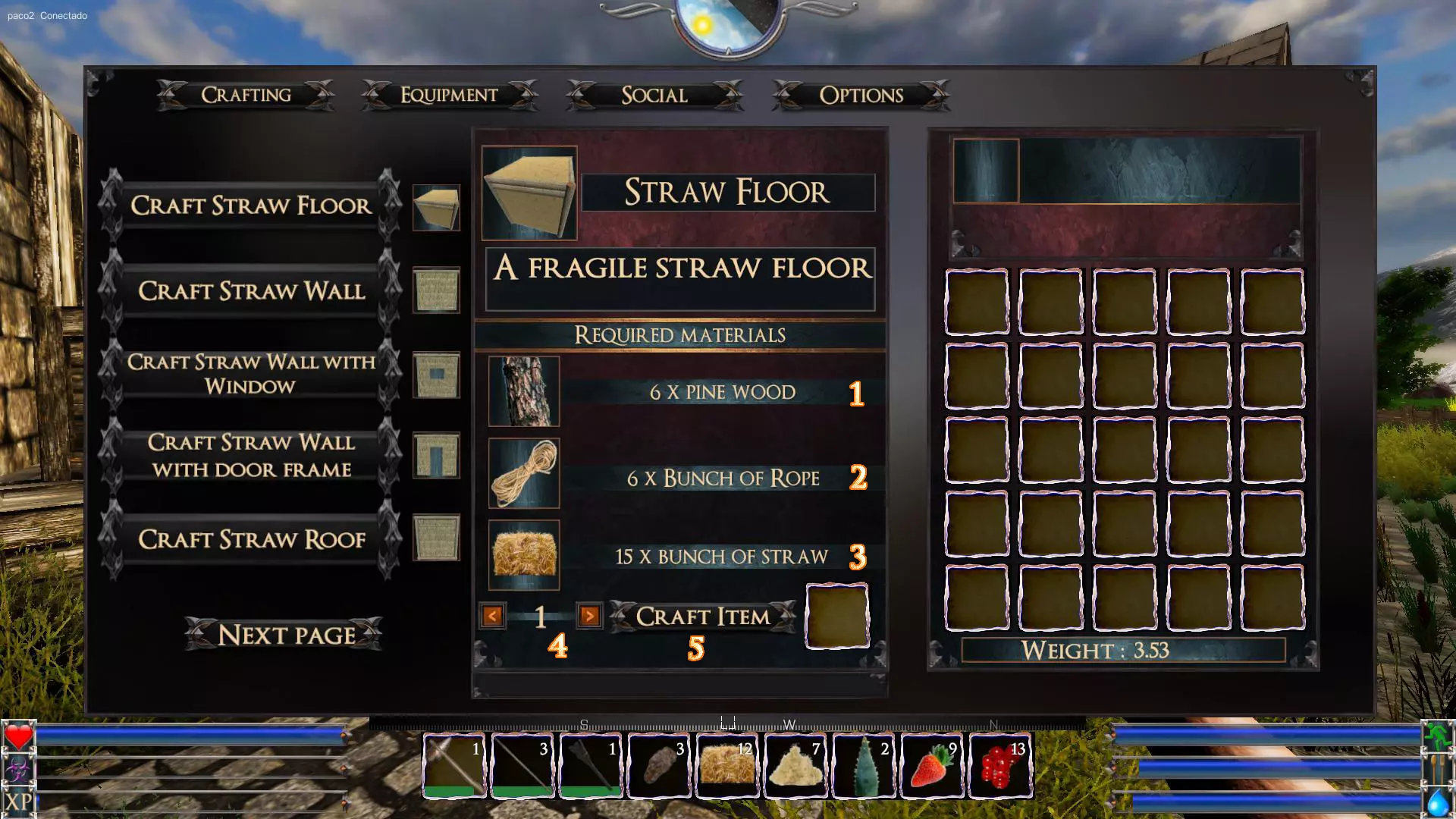Open the Social tab

tap(654, 95)
